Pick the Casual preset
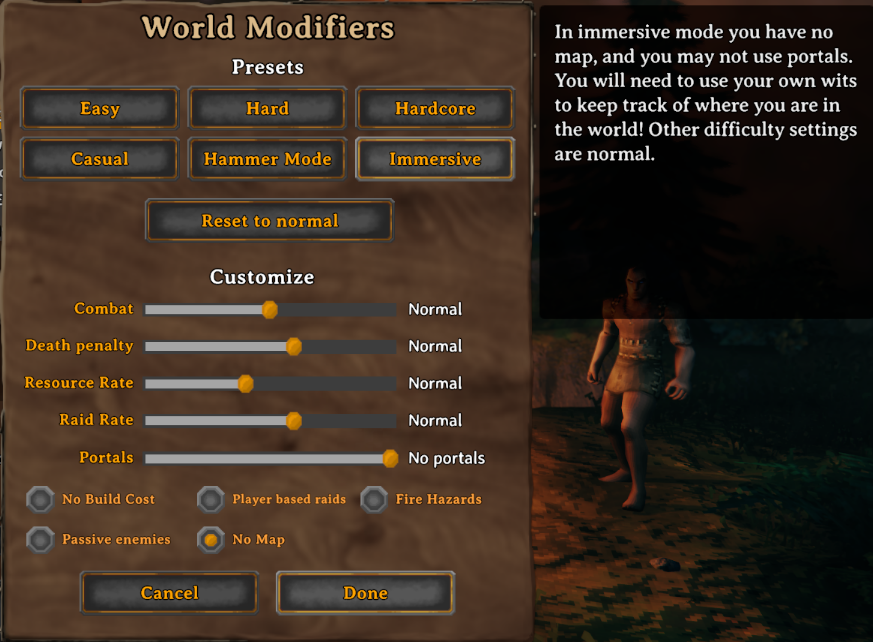The width and height of the screenshot is (873, 642). point(99,159)
